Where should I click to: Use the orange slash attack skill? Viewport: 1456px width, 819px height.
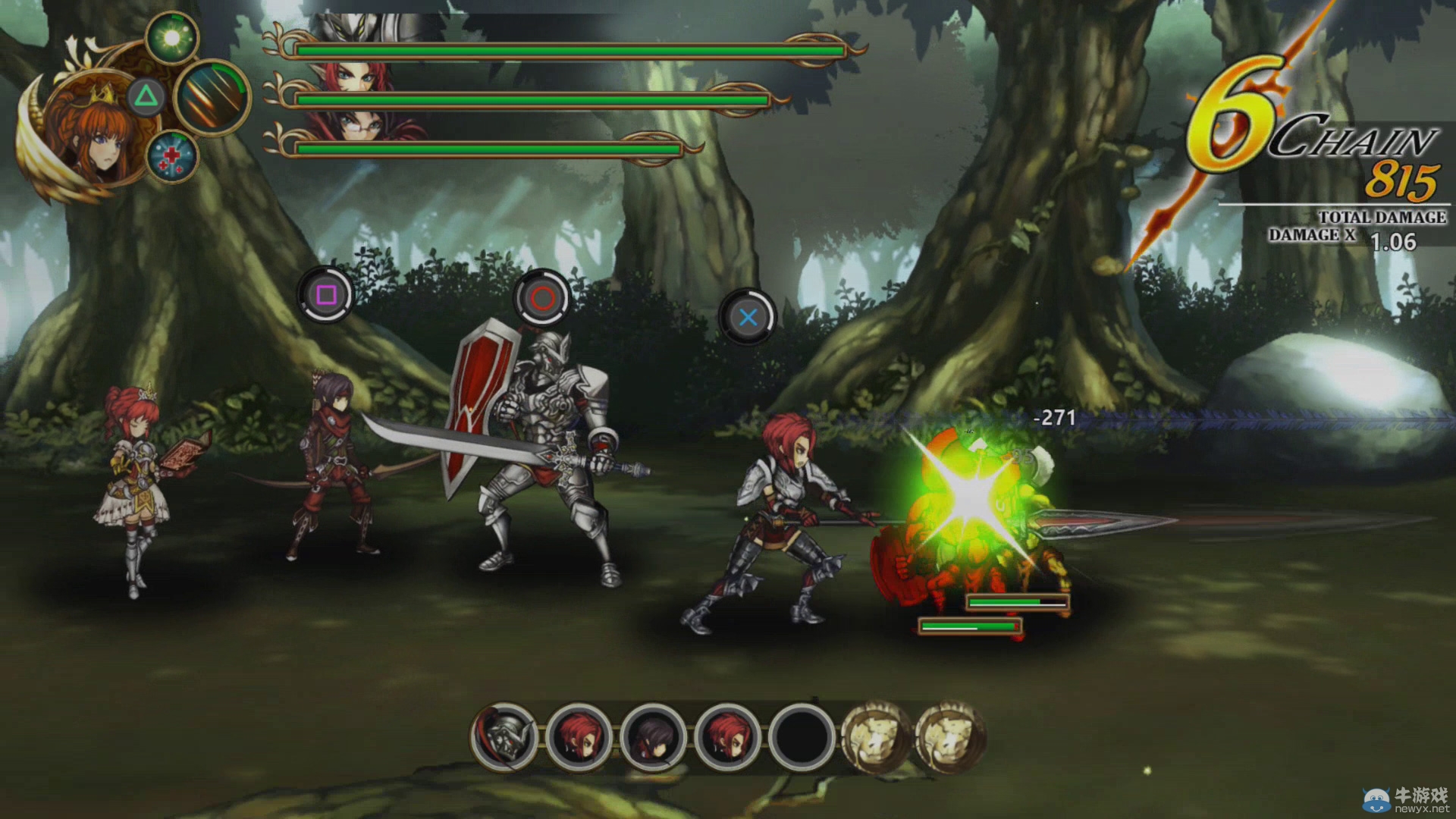(x=212, y=97)
